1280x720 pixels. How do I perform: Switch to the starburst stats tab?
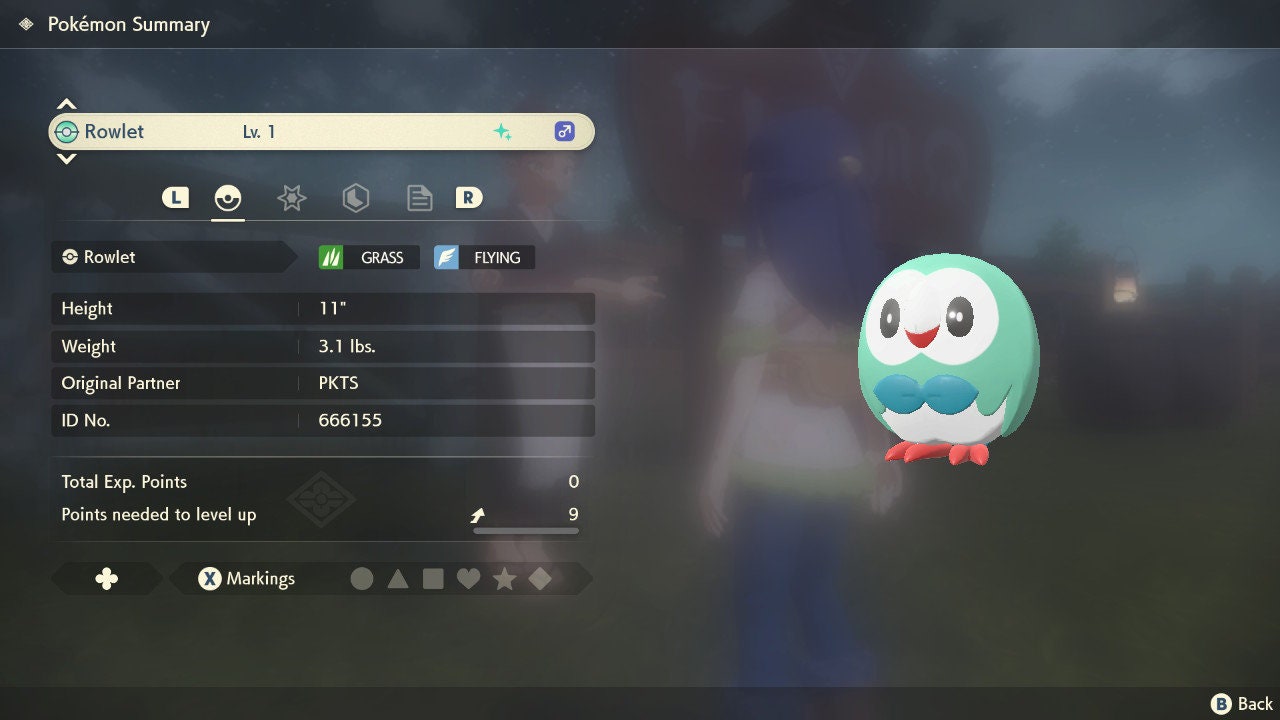(x=291, y=198)
